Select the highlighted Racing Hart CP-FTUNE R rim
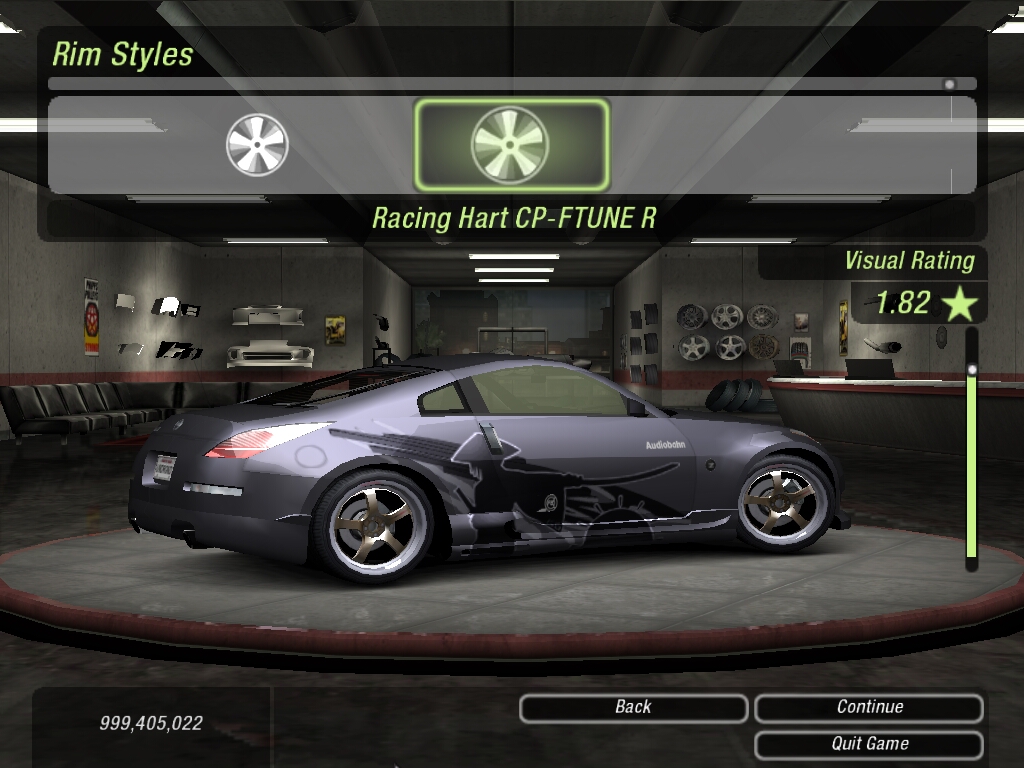The height and width of the screenshot is (768, 1024). (510, 145)
